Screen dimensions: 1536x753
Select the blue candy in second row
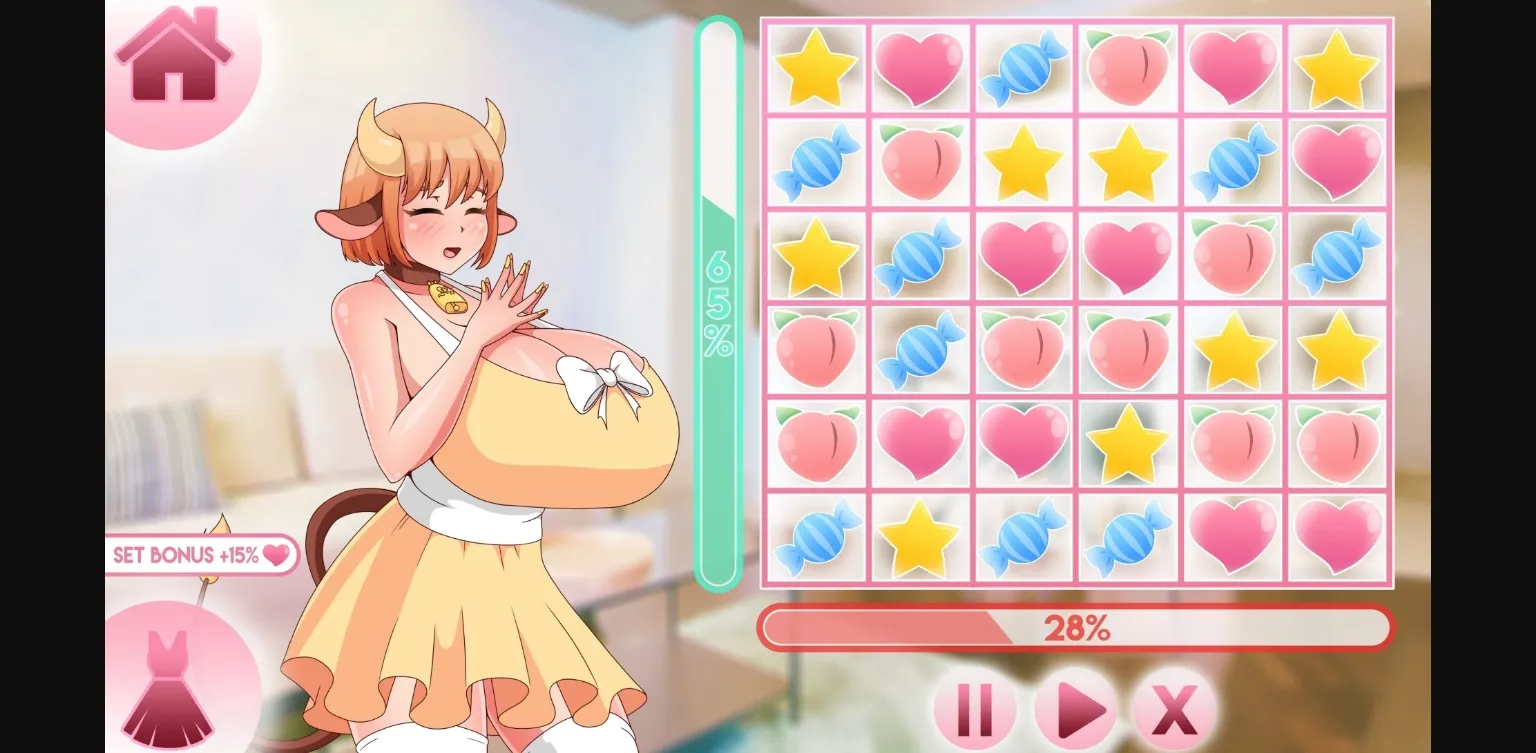tap(815, 162)
